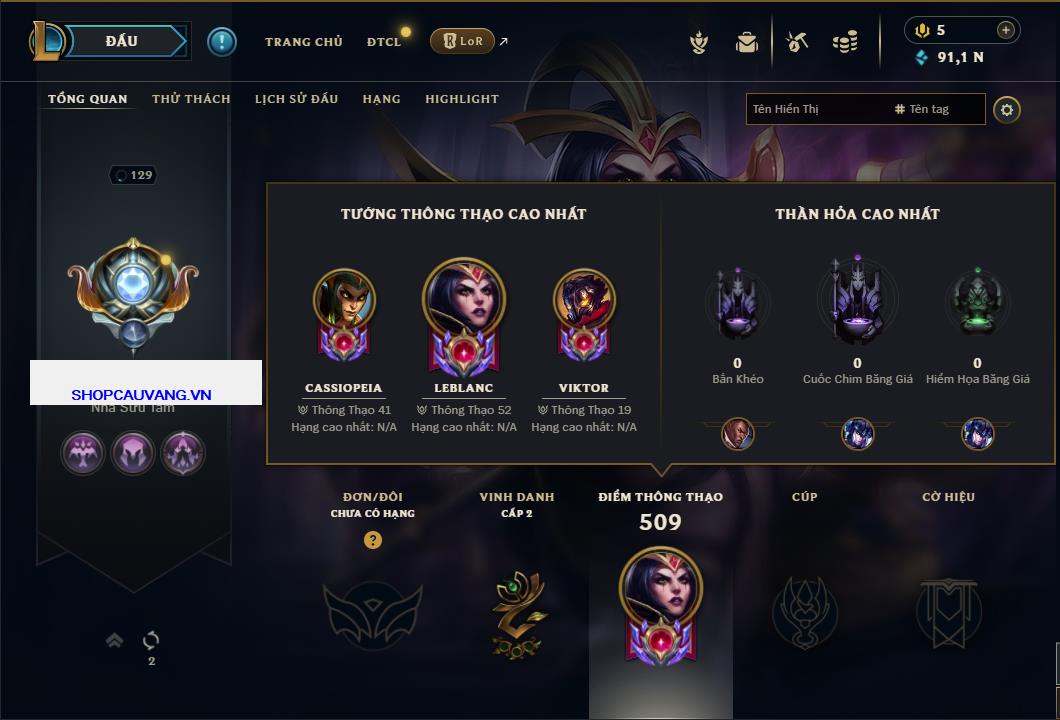Open profile settings gear icon
1060x720 pixels.
pyautogui.click(x=1007, y=109)
